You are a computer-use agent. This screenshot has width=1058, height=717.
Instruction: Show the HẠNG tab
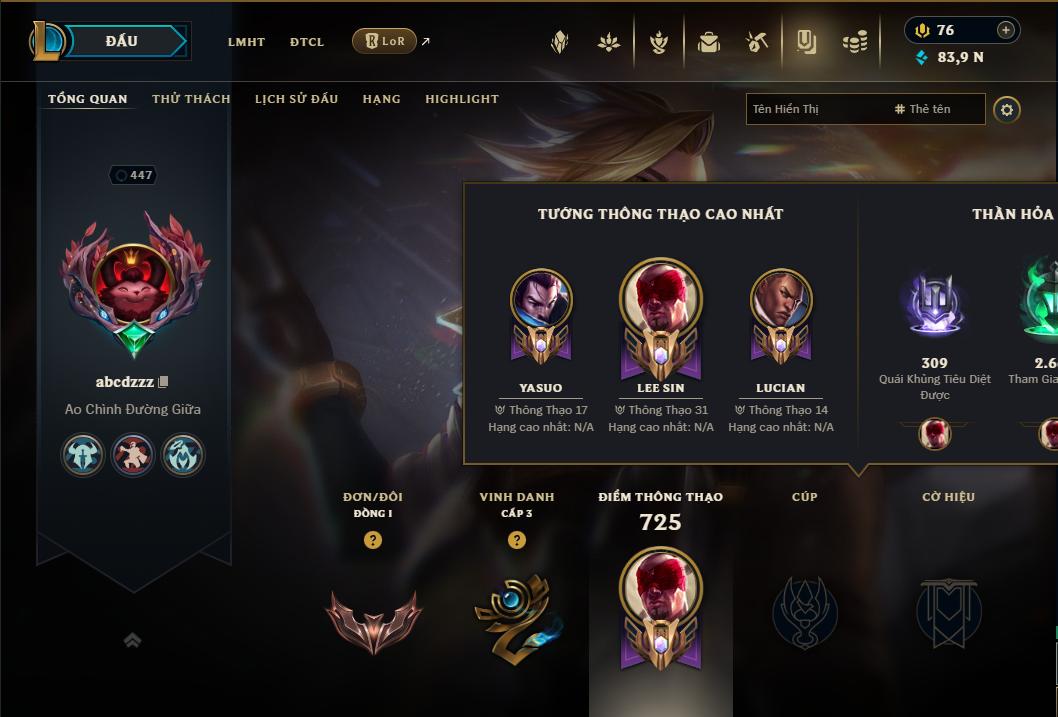(x=381, y=99)
